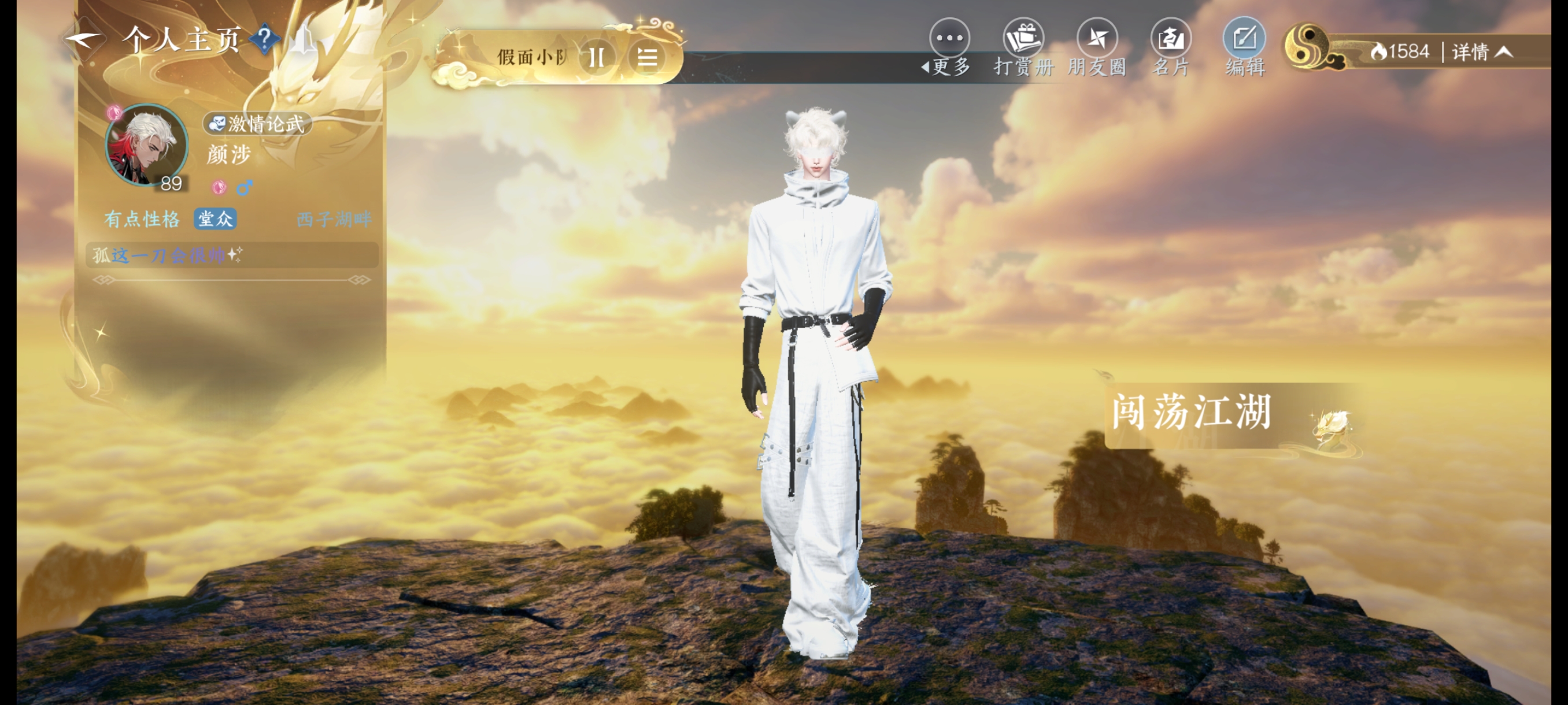1568x705 pixels.
Task: Go back using the arrow button
Action: 83,40
